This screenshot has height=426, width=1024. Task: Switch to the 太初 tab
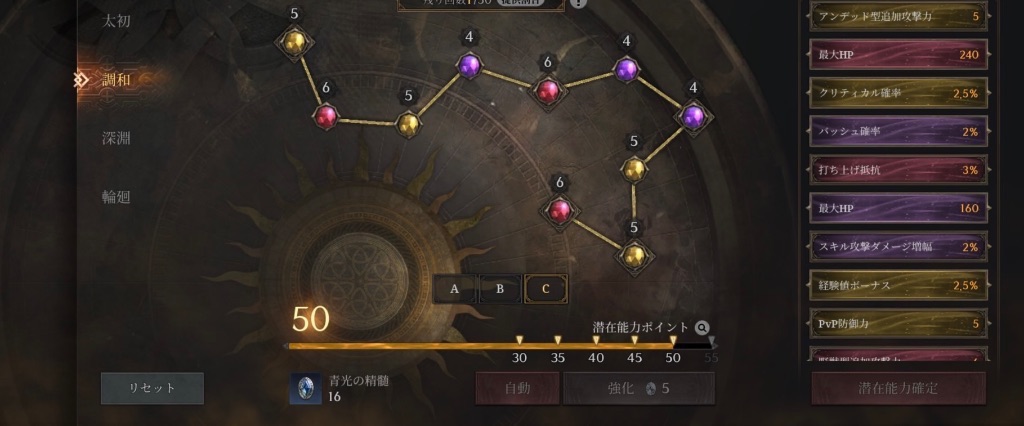pos(116,20)
